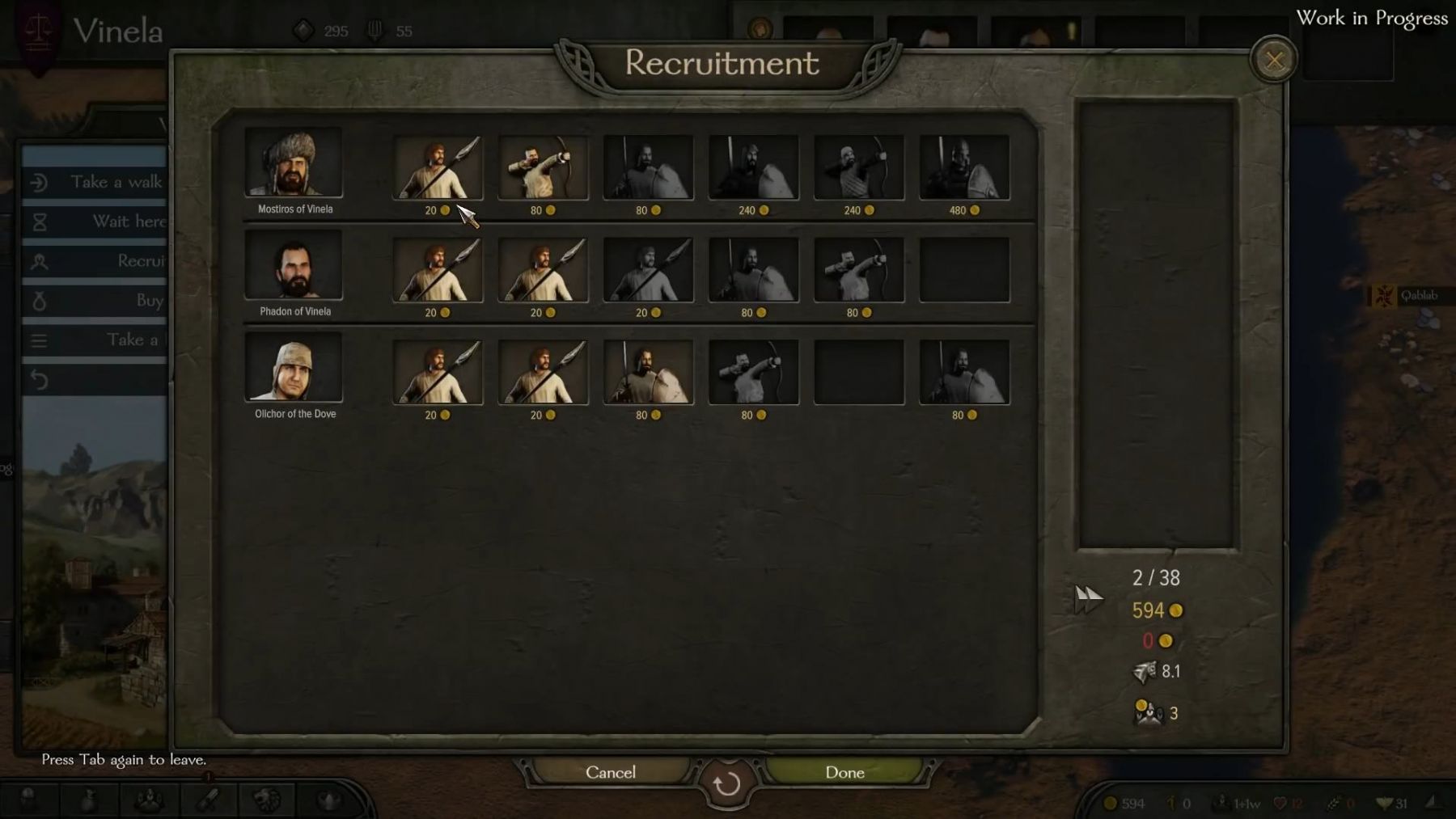Recruit Mostiros's 20-gold spearman recruit
This screenshot has height=819, width=1456.
click(438, 167)
